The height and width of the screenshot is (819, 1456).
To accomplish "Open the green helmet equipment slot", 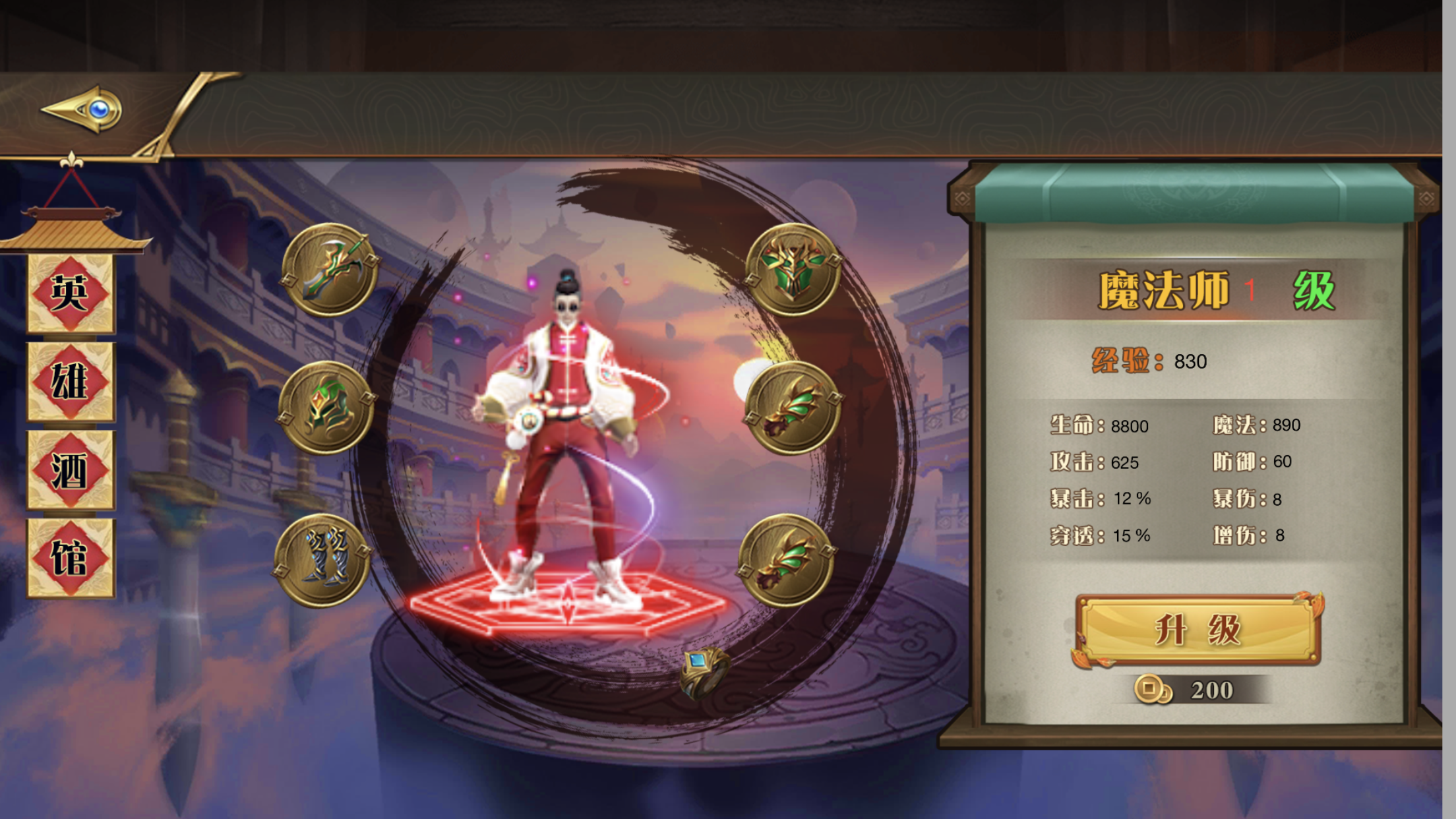I will point(327,408).
